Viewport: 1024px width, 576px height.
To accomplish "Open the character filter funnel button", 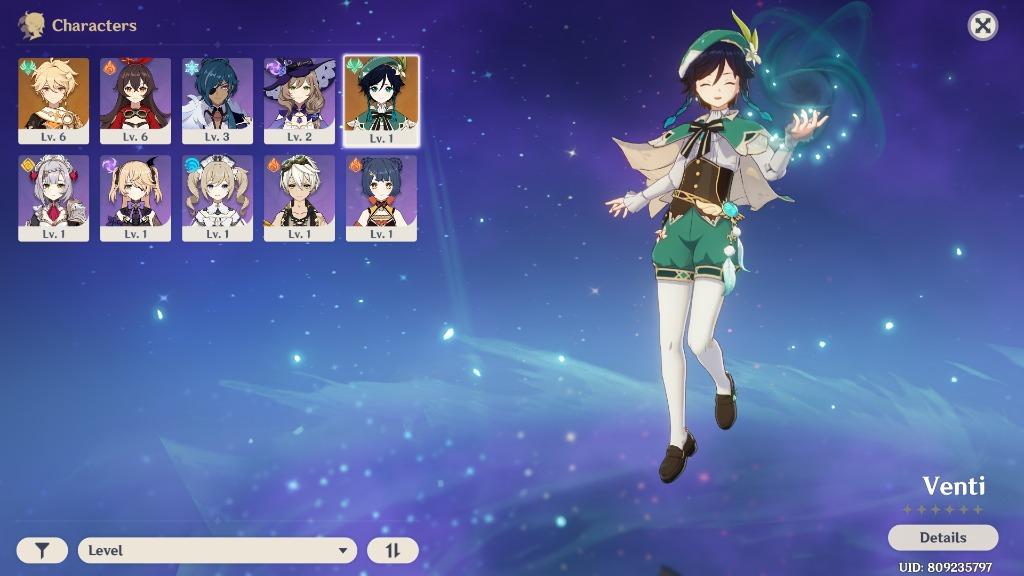I will tap(42, 550).
